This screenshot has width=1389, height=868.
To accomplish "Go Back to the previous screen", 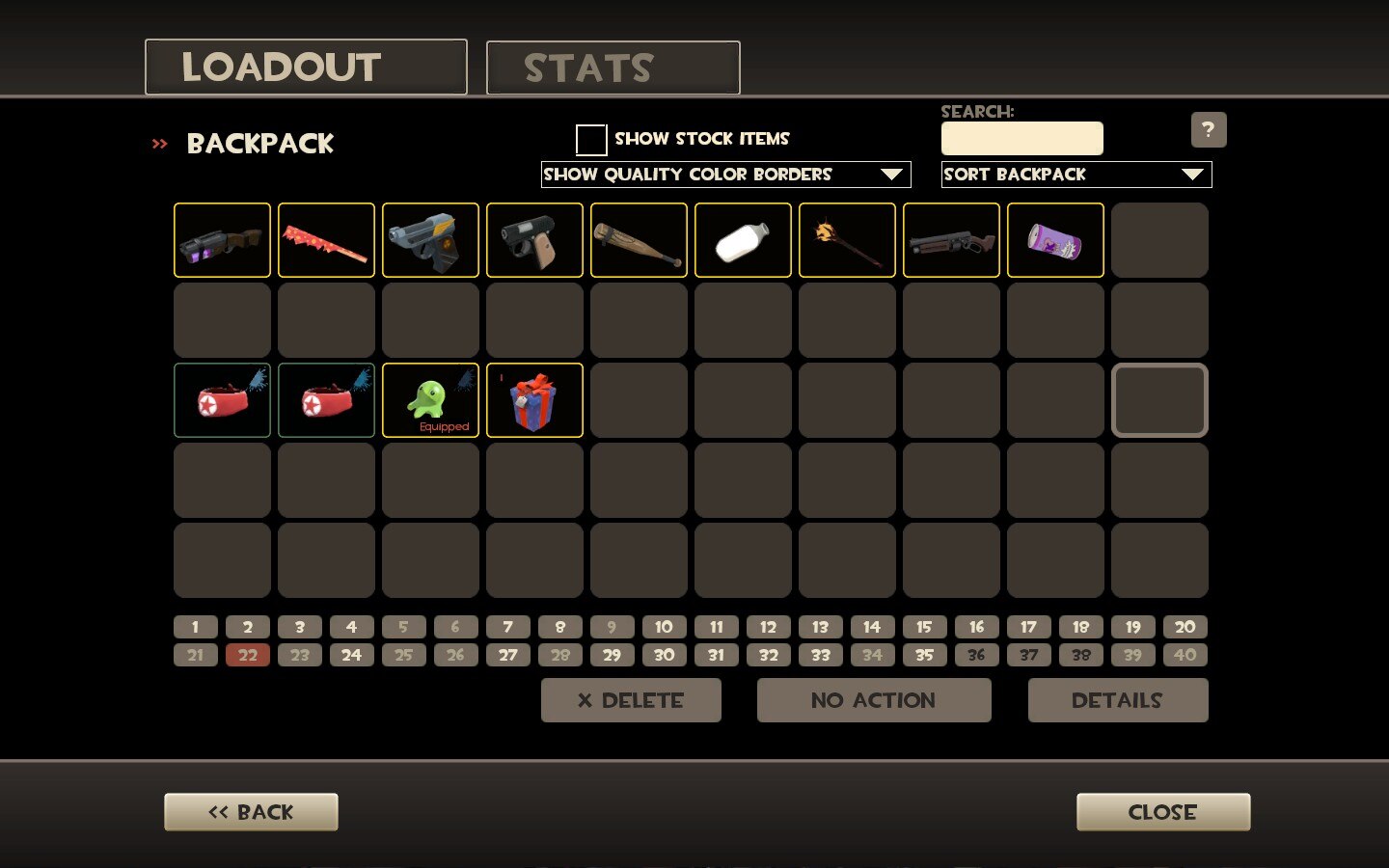I will click(251, 812).
